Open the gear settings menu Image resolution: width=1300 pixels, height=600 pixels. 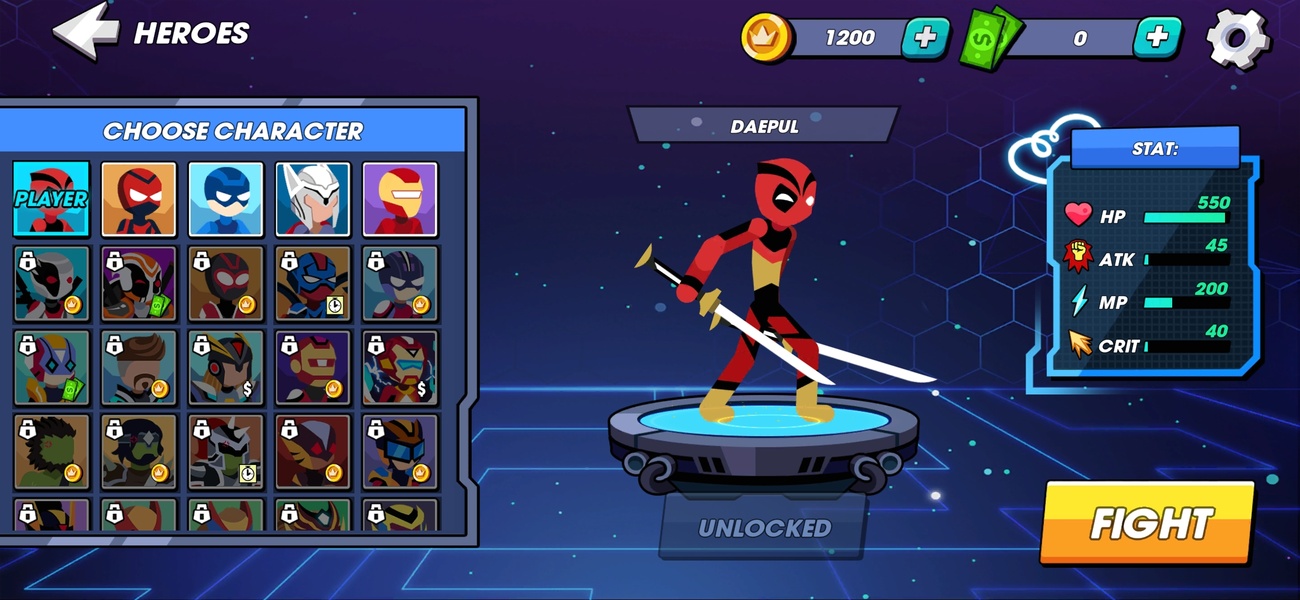click(1237, 38)
